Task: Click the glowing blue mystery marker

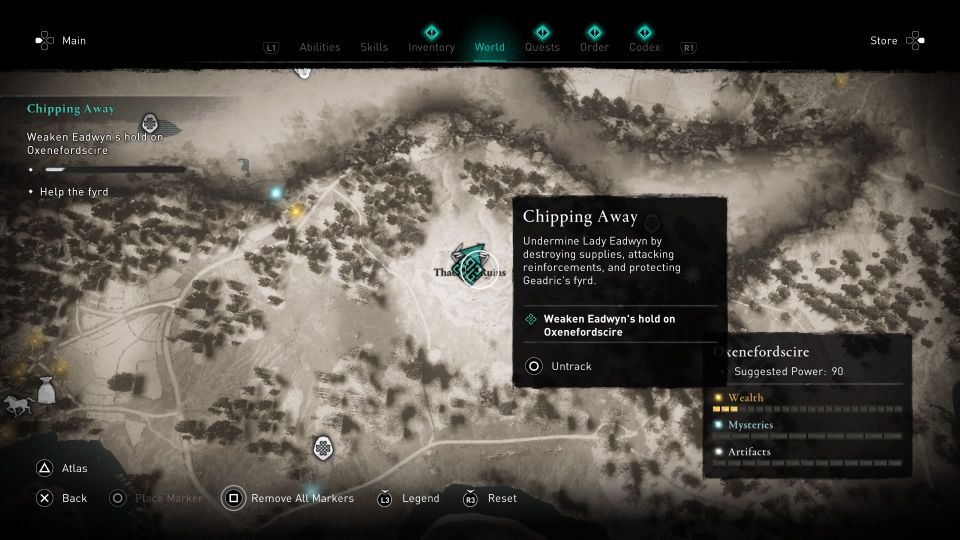Action: click(276, 192)
